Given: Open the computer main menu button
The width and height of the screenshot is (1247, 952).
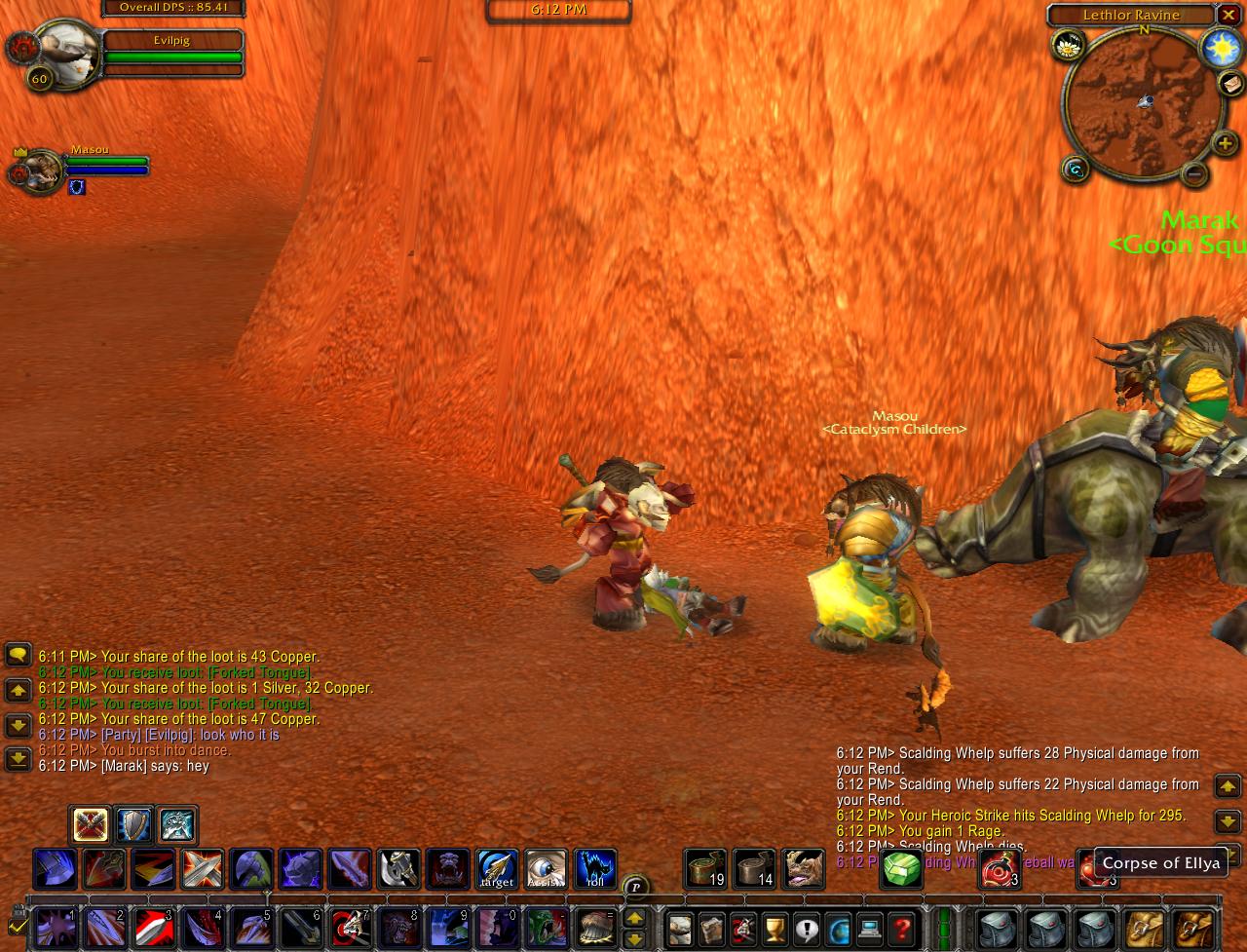Looking at the screenshot, I should tap(870, 929).
